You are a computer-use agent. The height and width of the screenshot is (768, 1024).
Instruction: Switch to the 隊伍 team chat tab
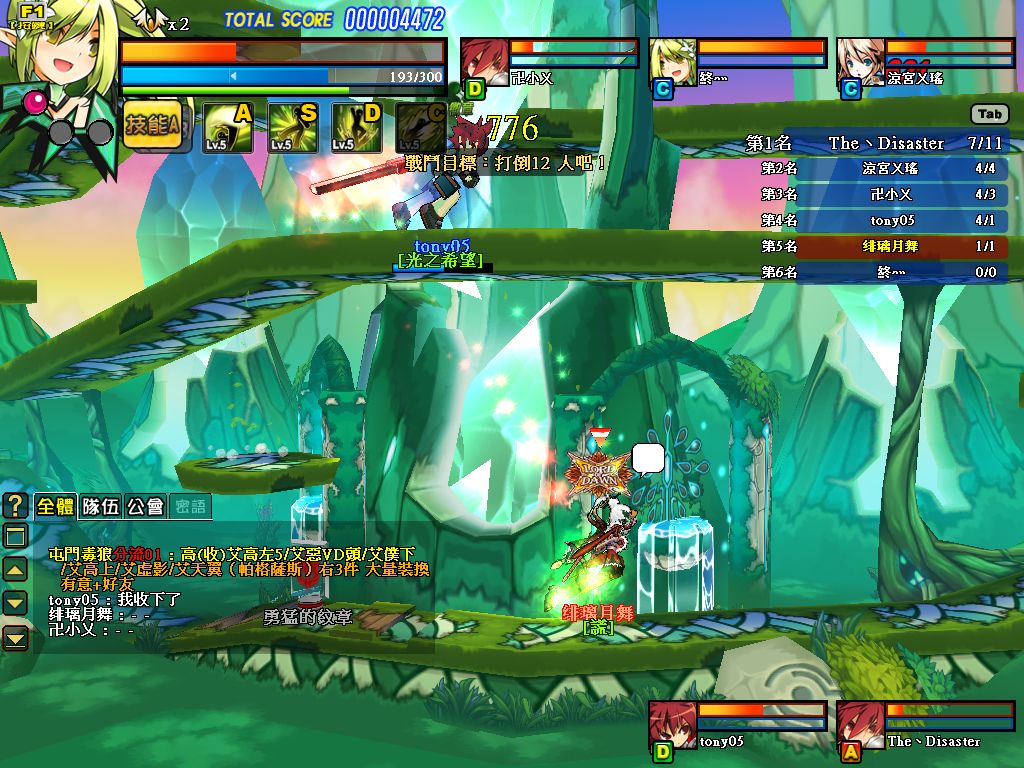[x=100, y=506]
